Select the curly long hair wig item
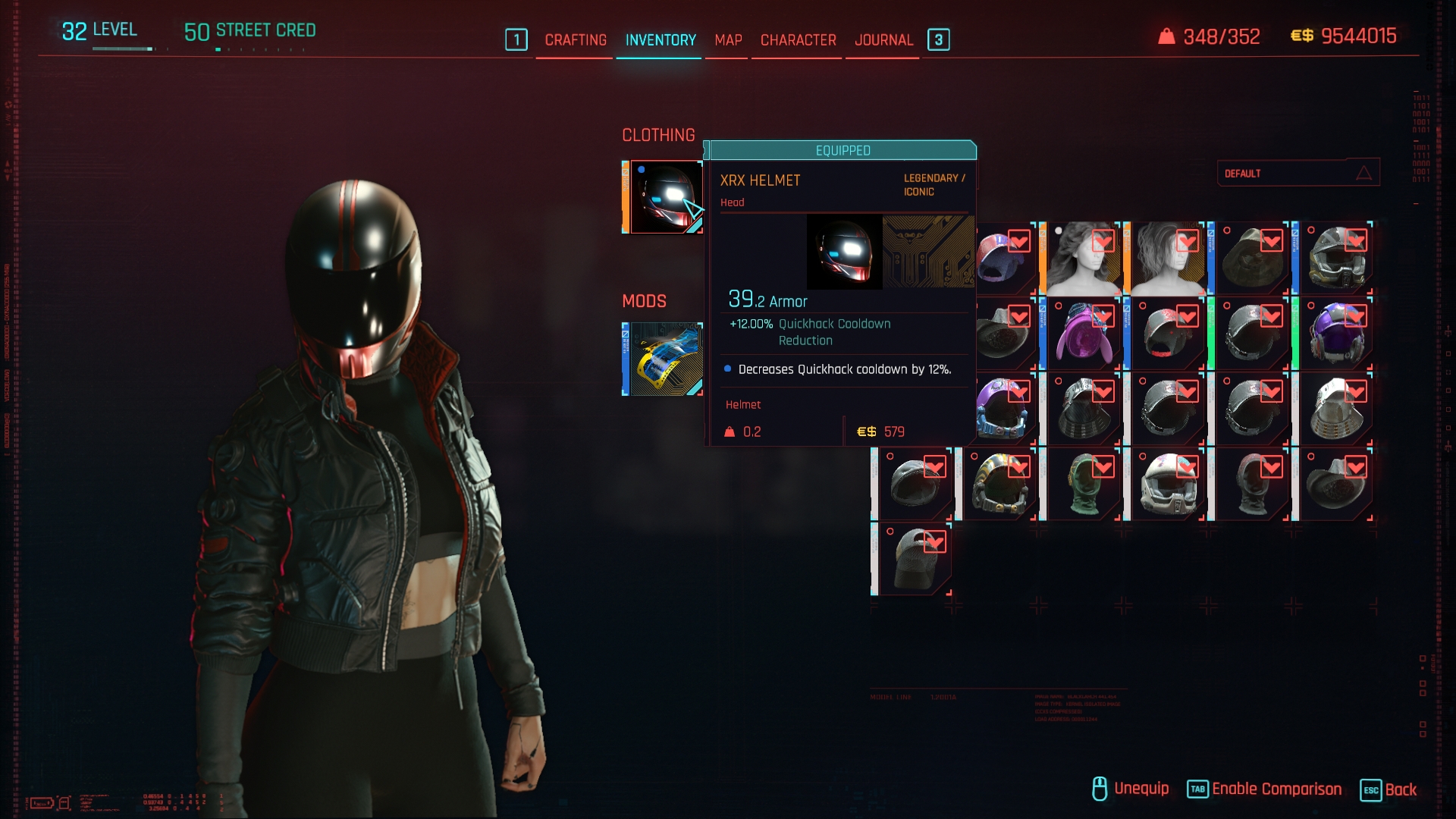Screen dimensions: 1456x819 tap(1083, 259)
